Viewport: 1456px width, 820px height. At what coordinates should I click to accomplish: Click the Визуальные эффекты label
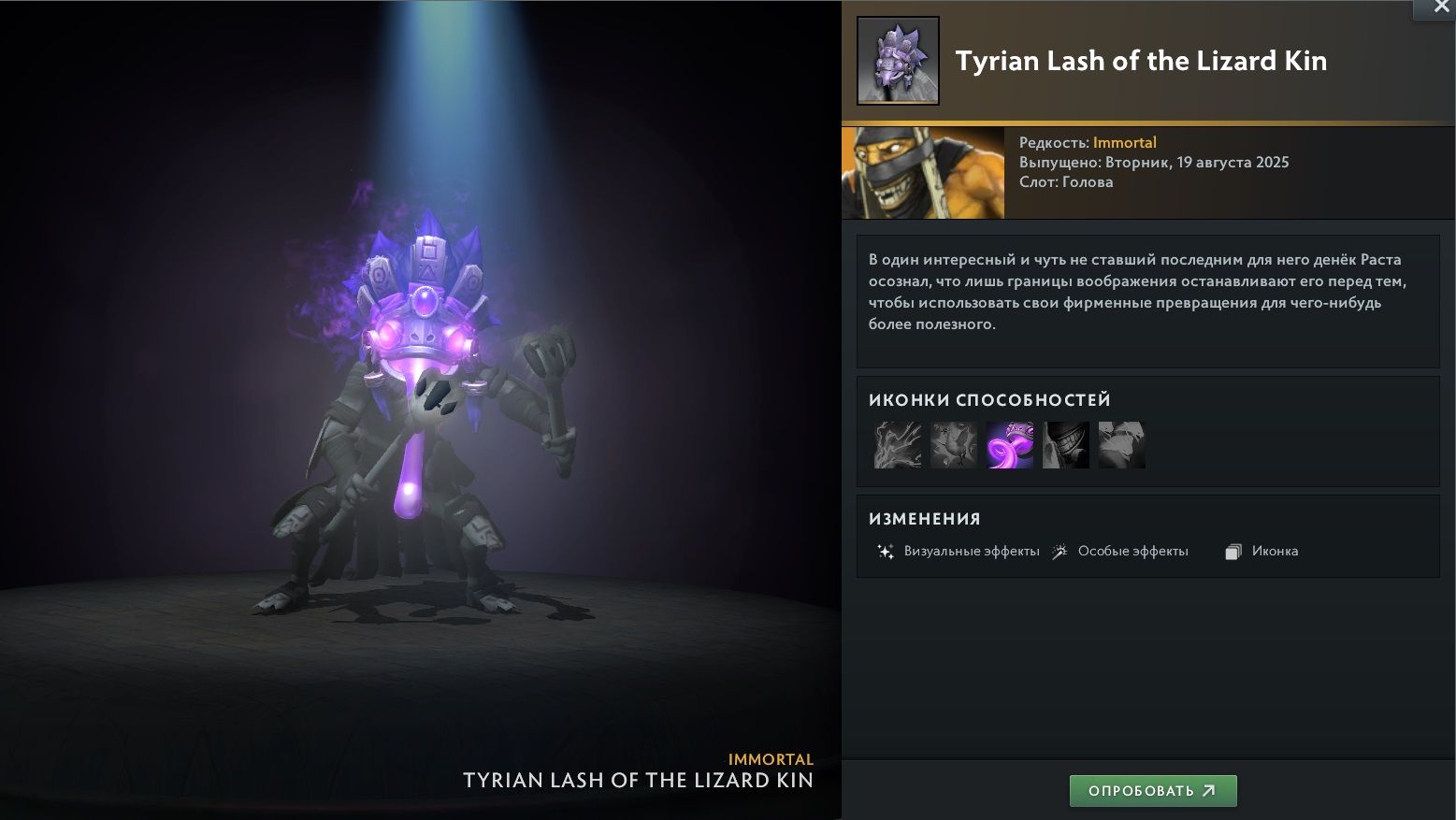click(x=971, y=551)
